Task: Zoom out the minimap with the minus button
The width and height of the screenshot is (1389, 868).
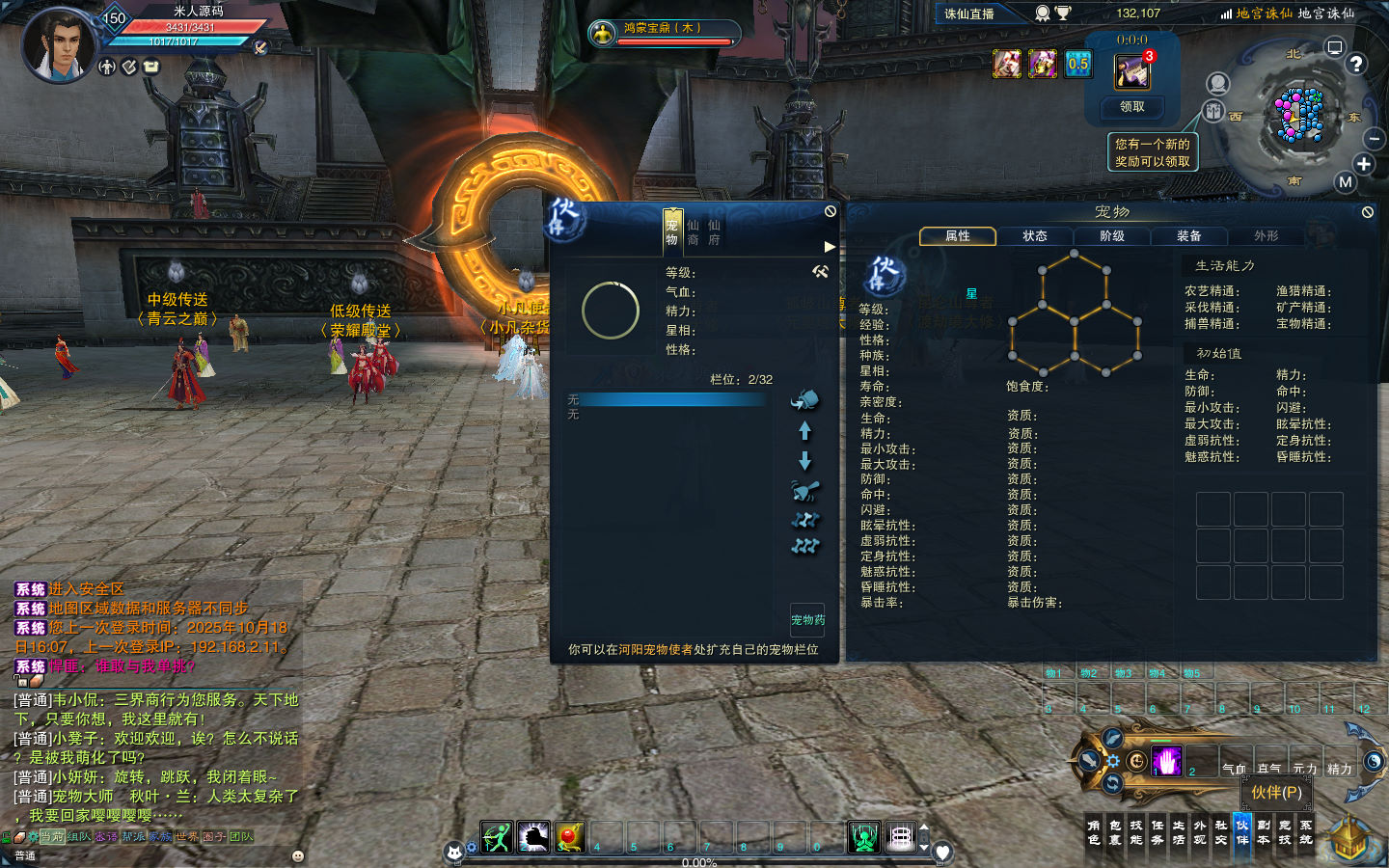Action: pyautogui.click(x=1375, y=140)
